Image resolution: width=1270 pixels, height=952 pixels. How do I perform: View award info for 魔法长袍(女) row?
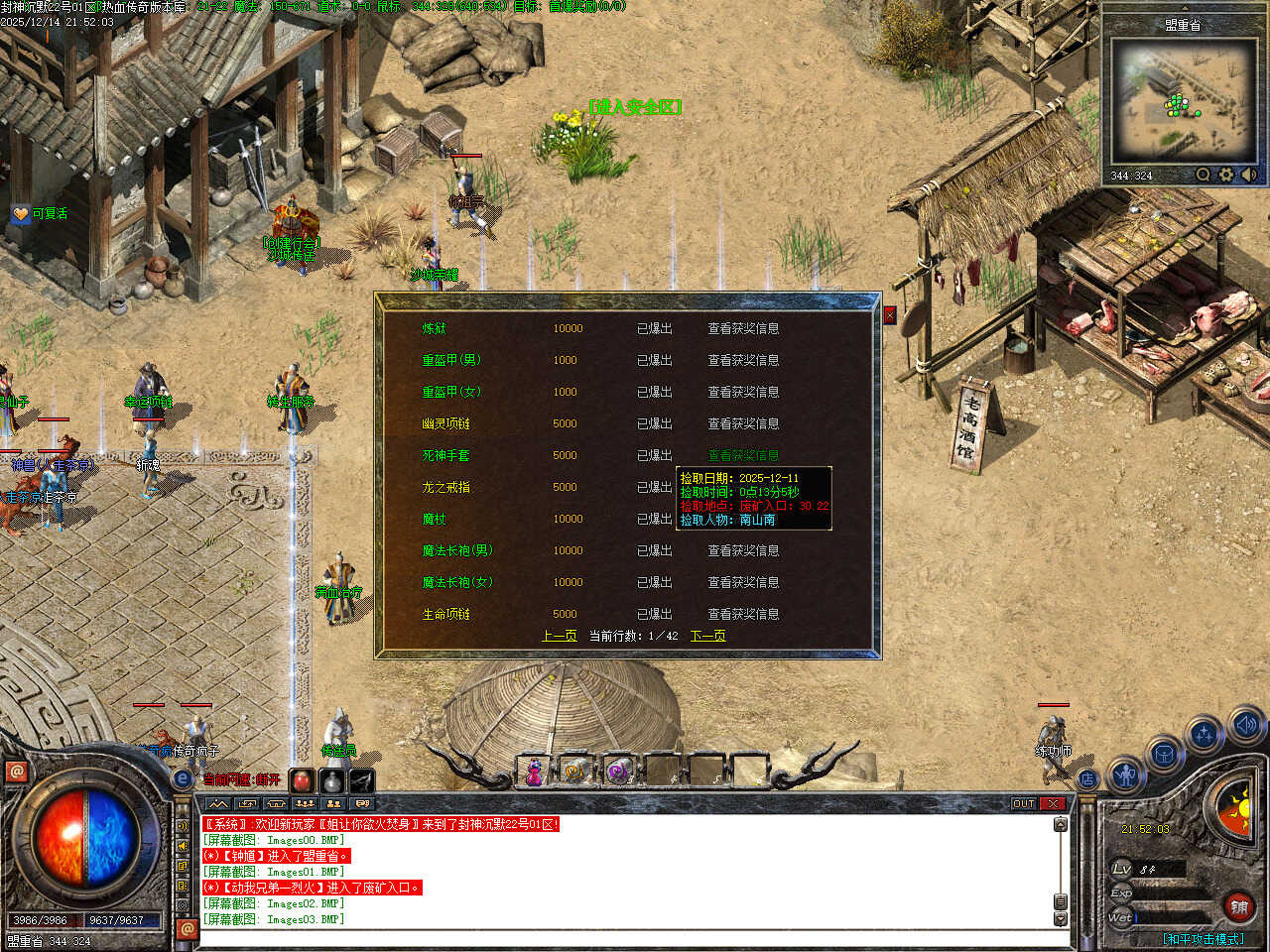(x=743, y=582)
